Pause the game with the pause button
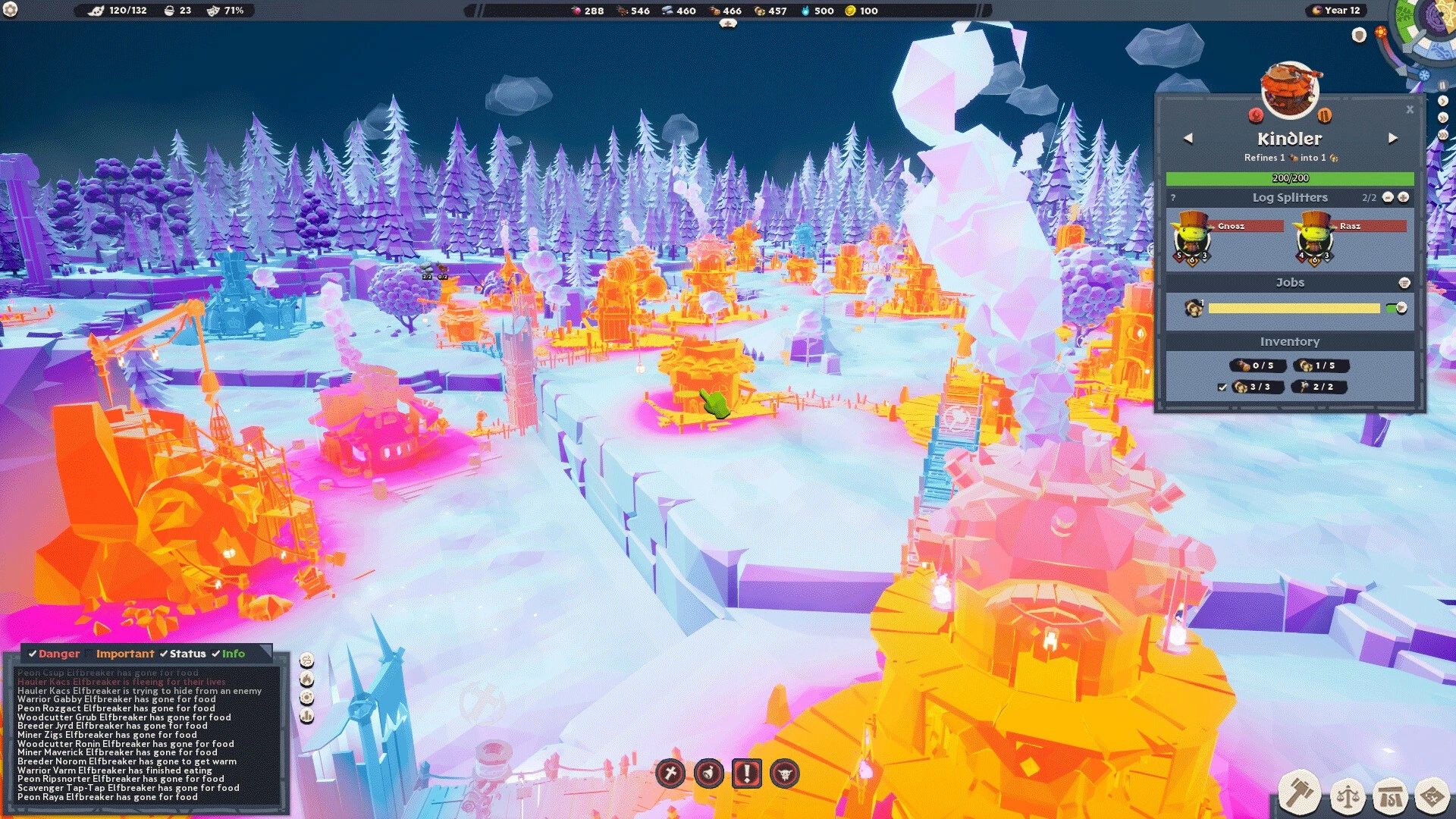 1443,86
